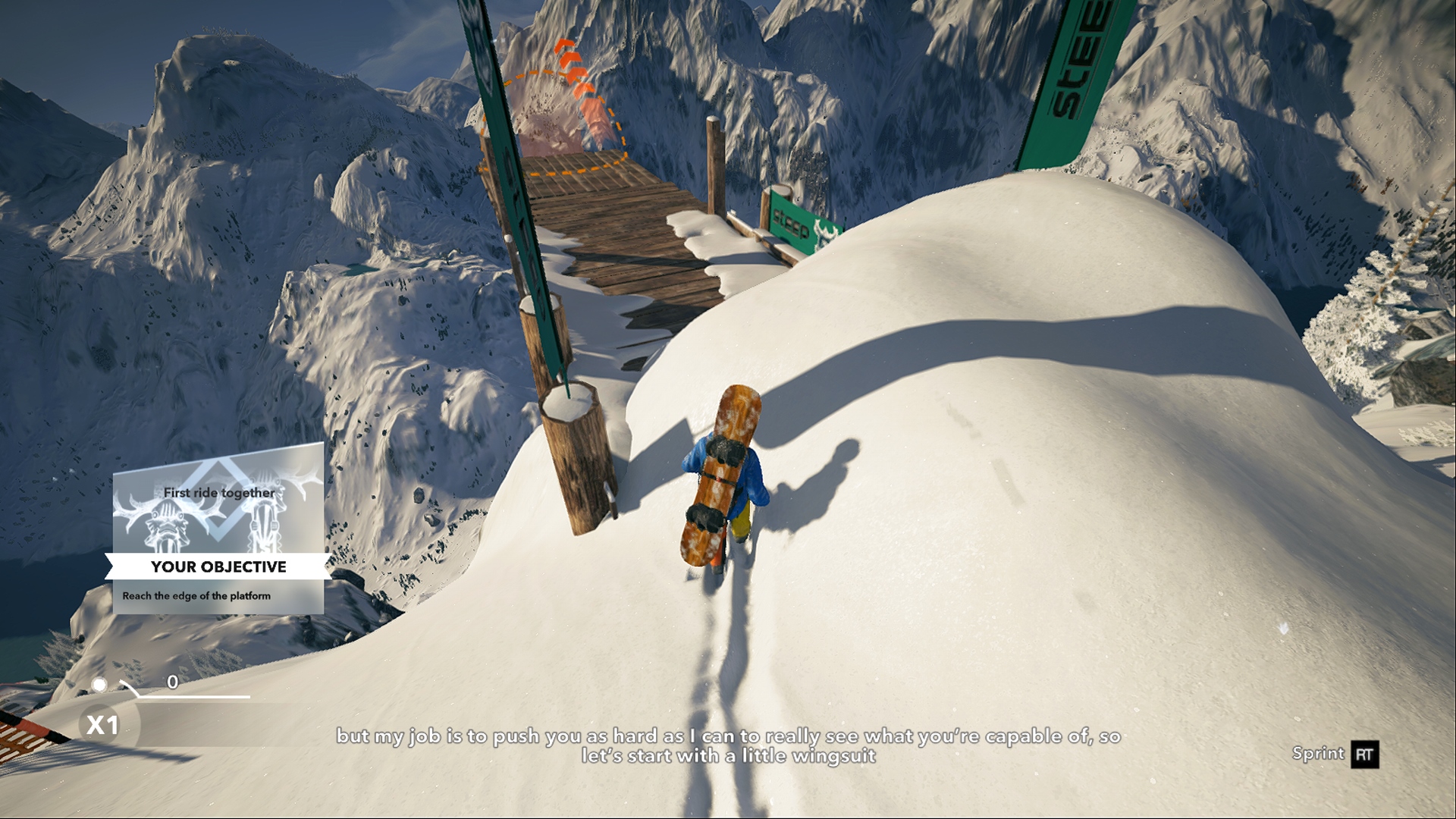Image resolution: width=1456 pixels, height=819 pixels.
Task: Click the X1 multiplier badge
Action: tap(102, 726)
